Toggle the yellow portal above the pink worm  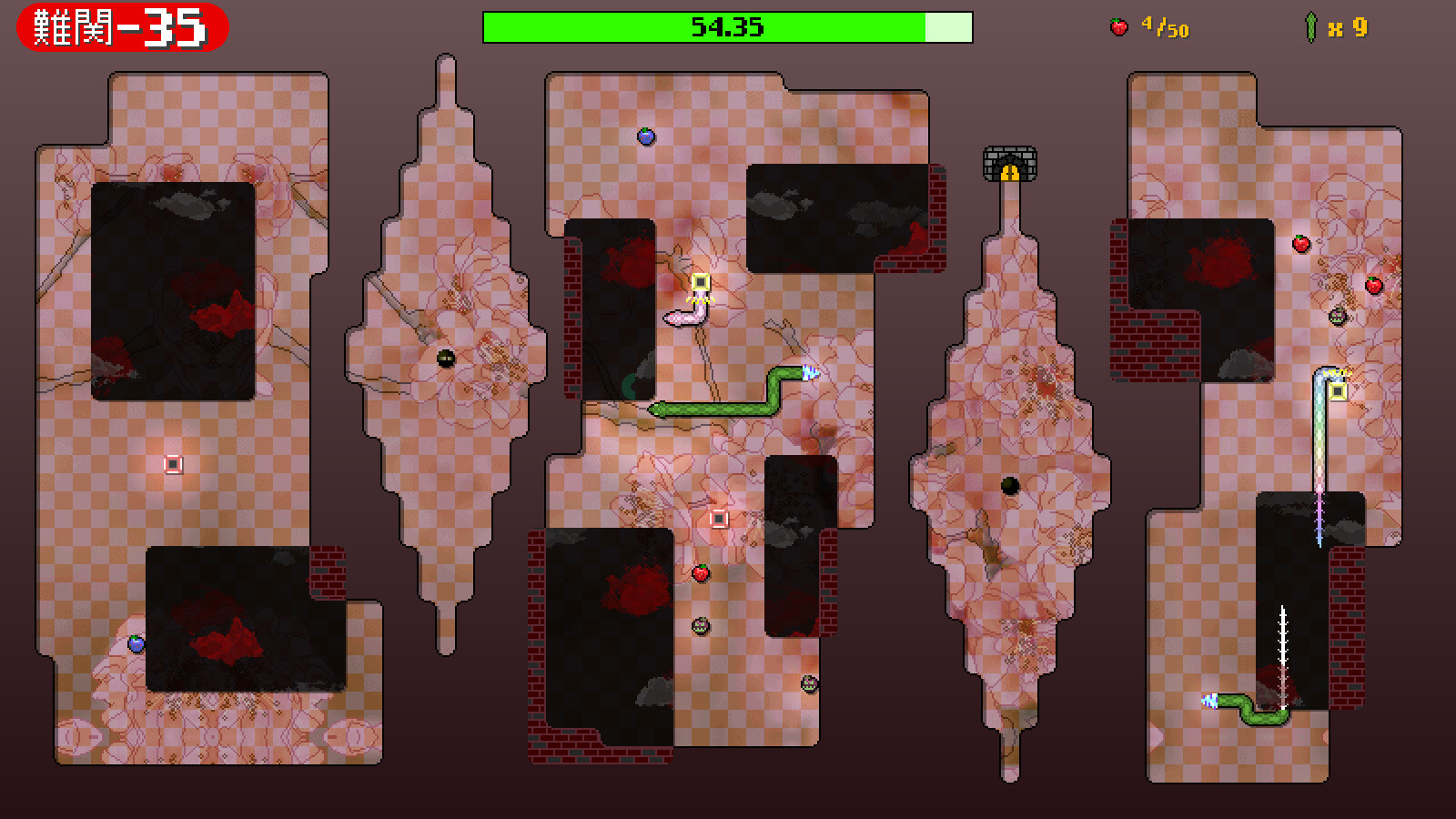pyautogui.click(x=699, y=284)
